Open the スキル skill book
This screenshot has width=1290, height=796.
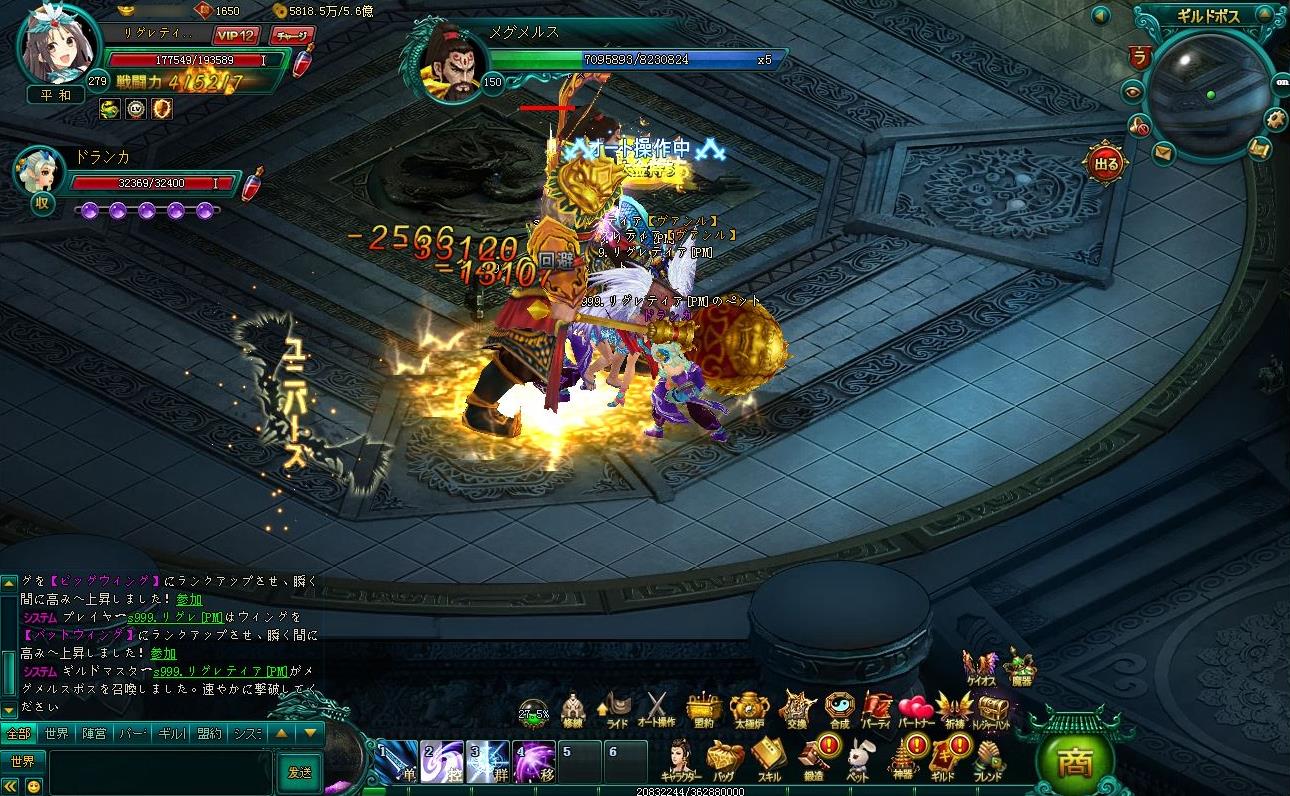pos(767,758)
